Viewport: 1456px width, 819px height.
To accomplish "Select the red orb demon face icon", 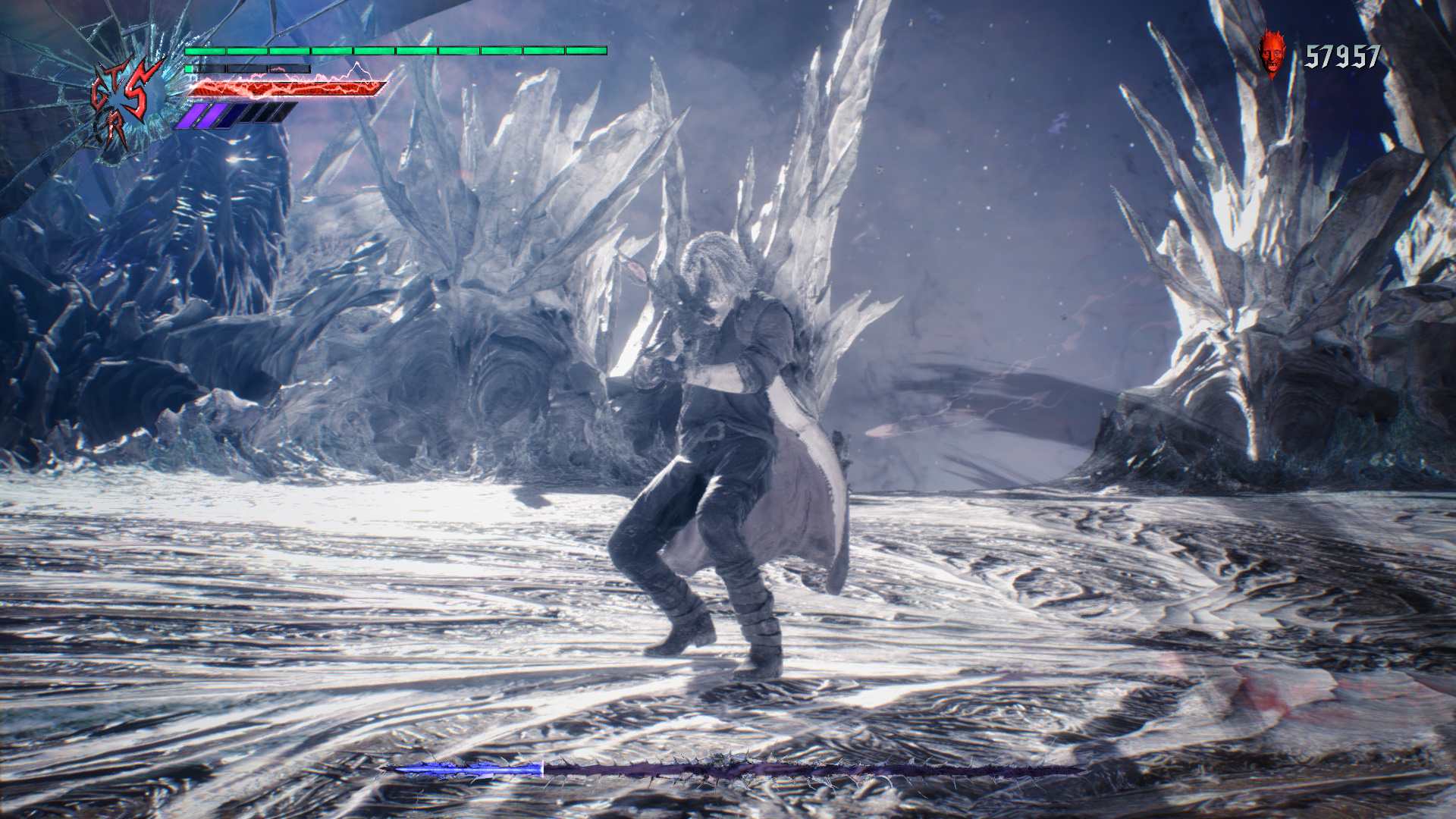I will click(x=1273, y=53).
